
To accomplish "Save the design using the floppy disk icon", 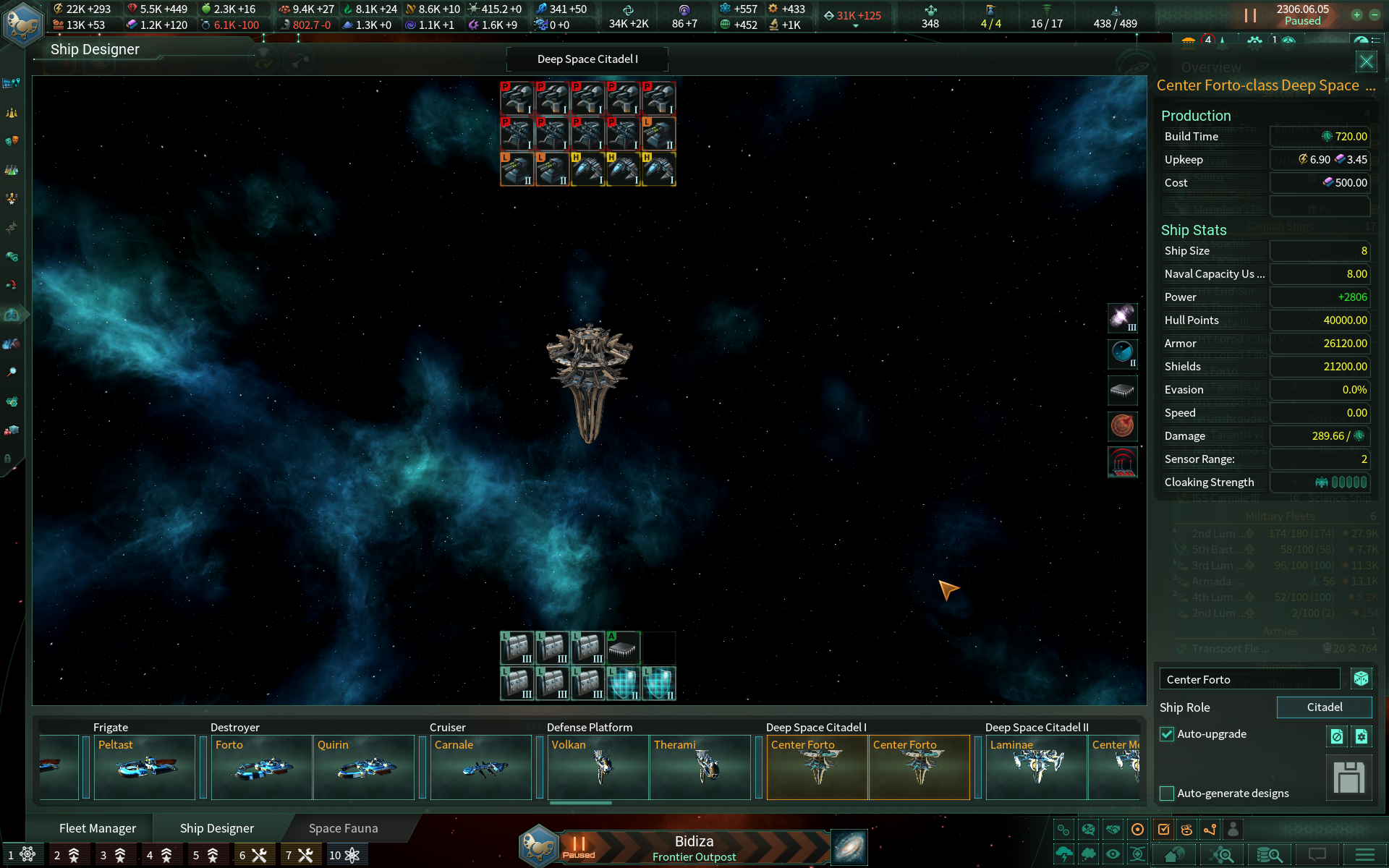I will [x=1350, y=778].
